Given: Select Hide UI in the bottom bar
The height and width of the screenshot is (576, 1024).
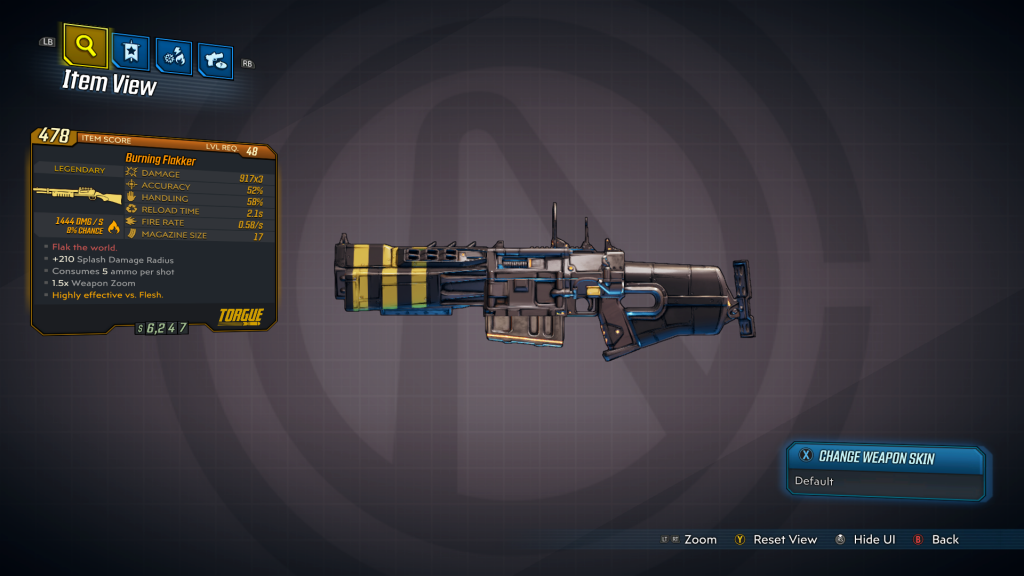Looking at the screenshot, I should (865, 540).
